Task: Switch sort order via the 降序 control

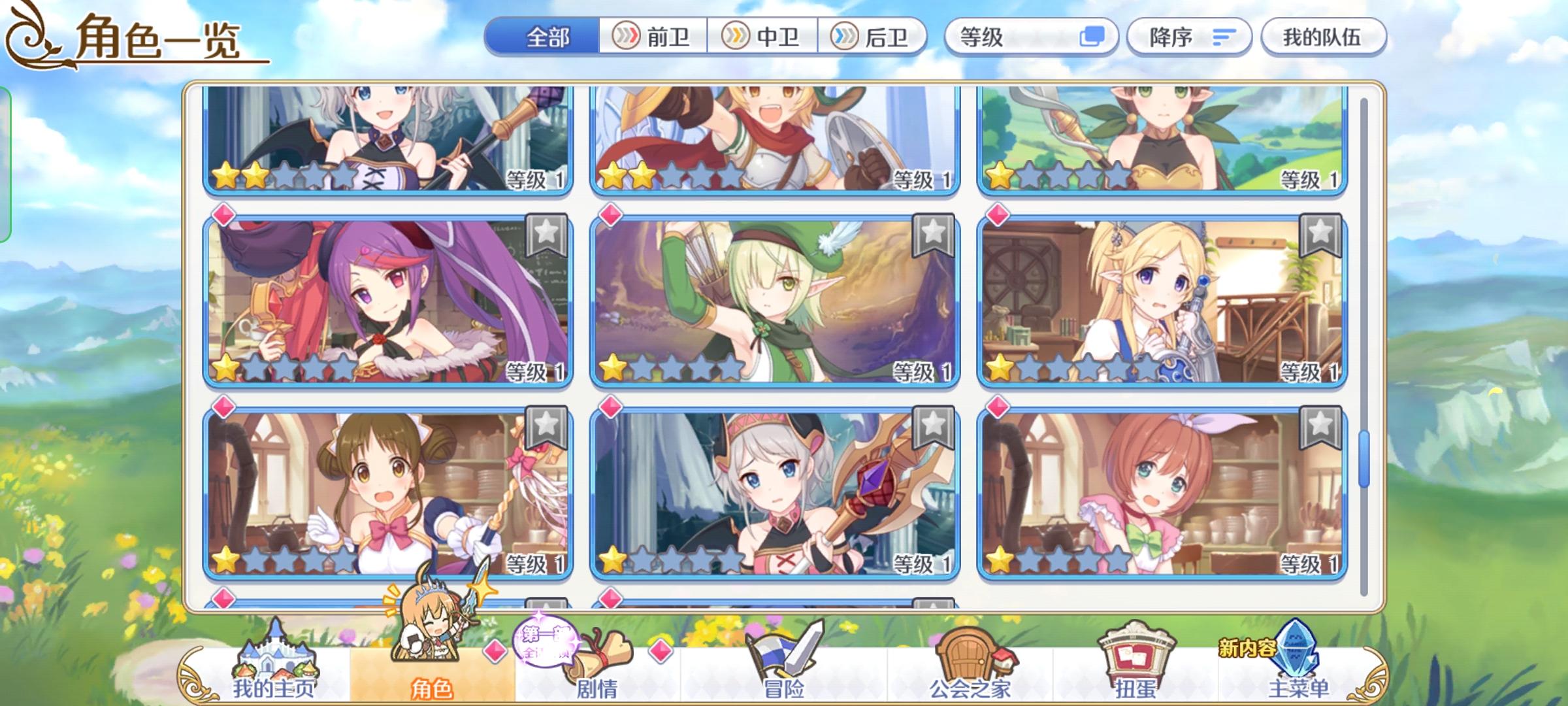Action: pos(1189,37)
